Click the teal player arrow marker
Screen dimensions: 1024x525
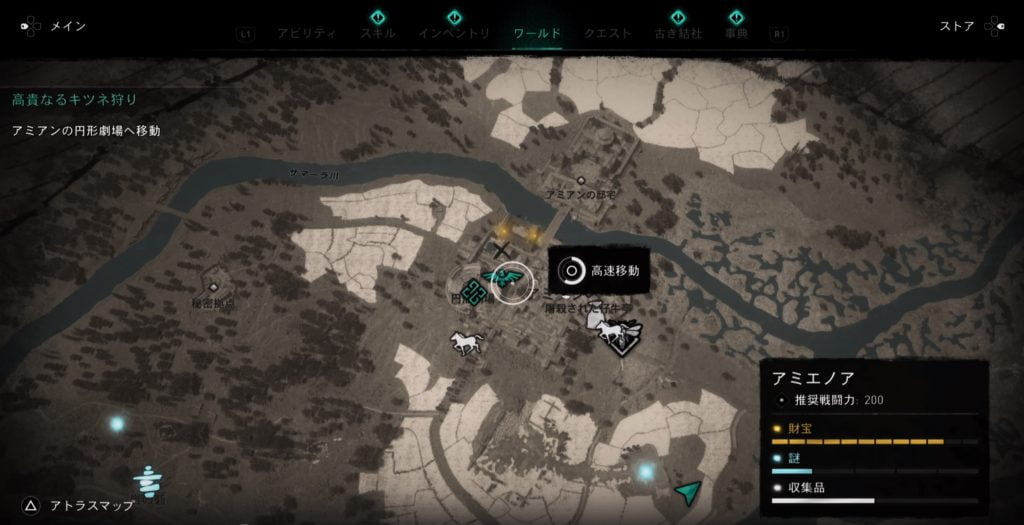pos(688,490)
